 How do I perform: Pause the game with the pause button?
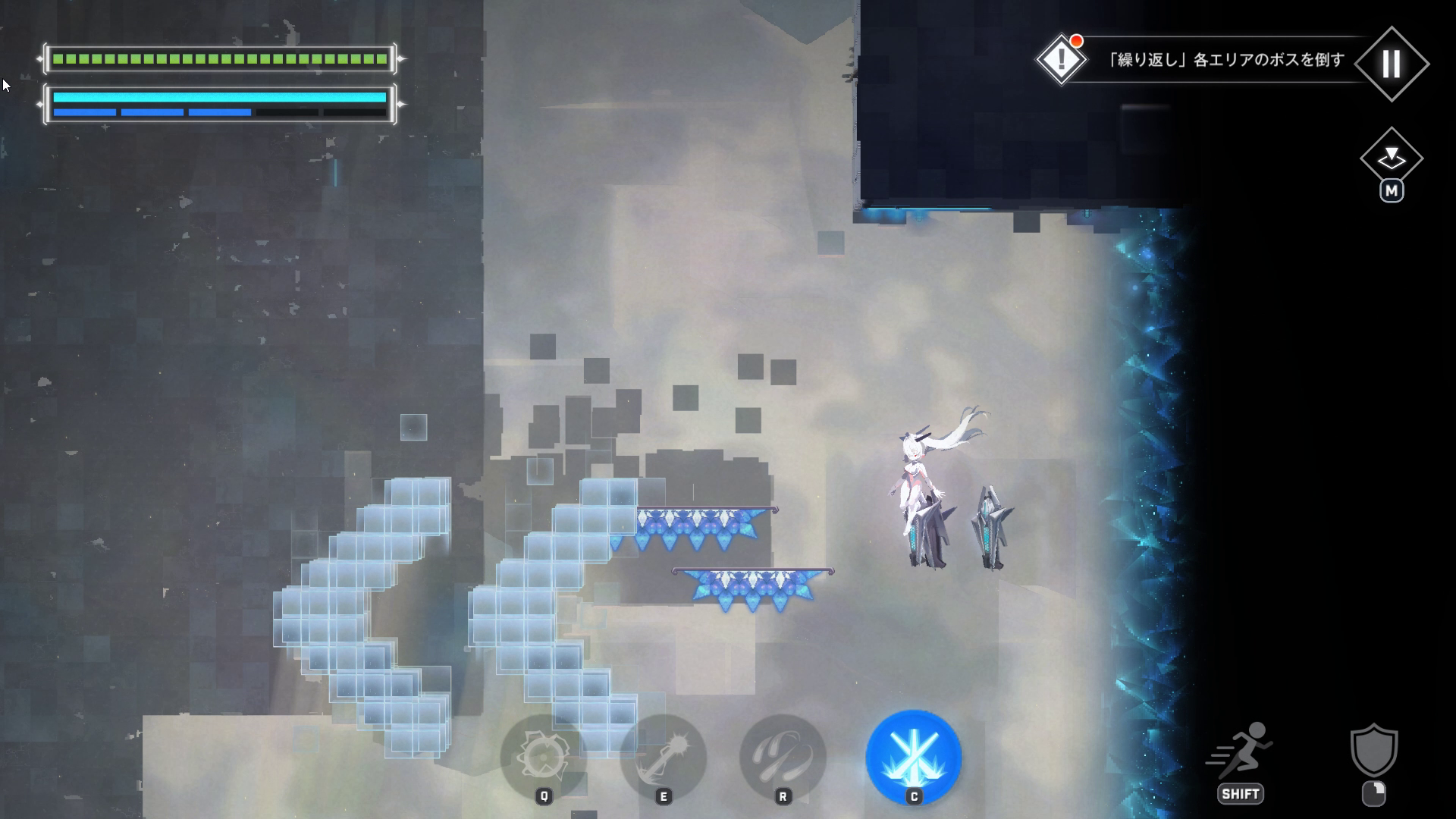pos(1391,64)
